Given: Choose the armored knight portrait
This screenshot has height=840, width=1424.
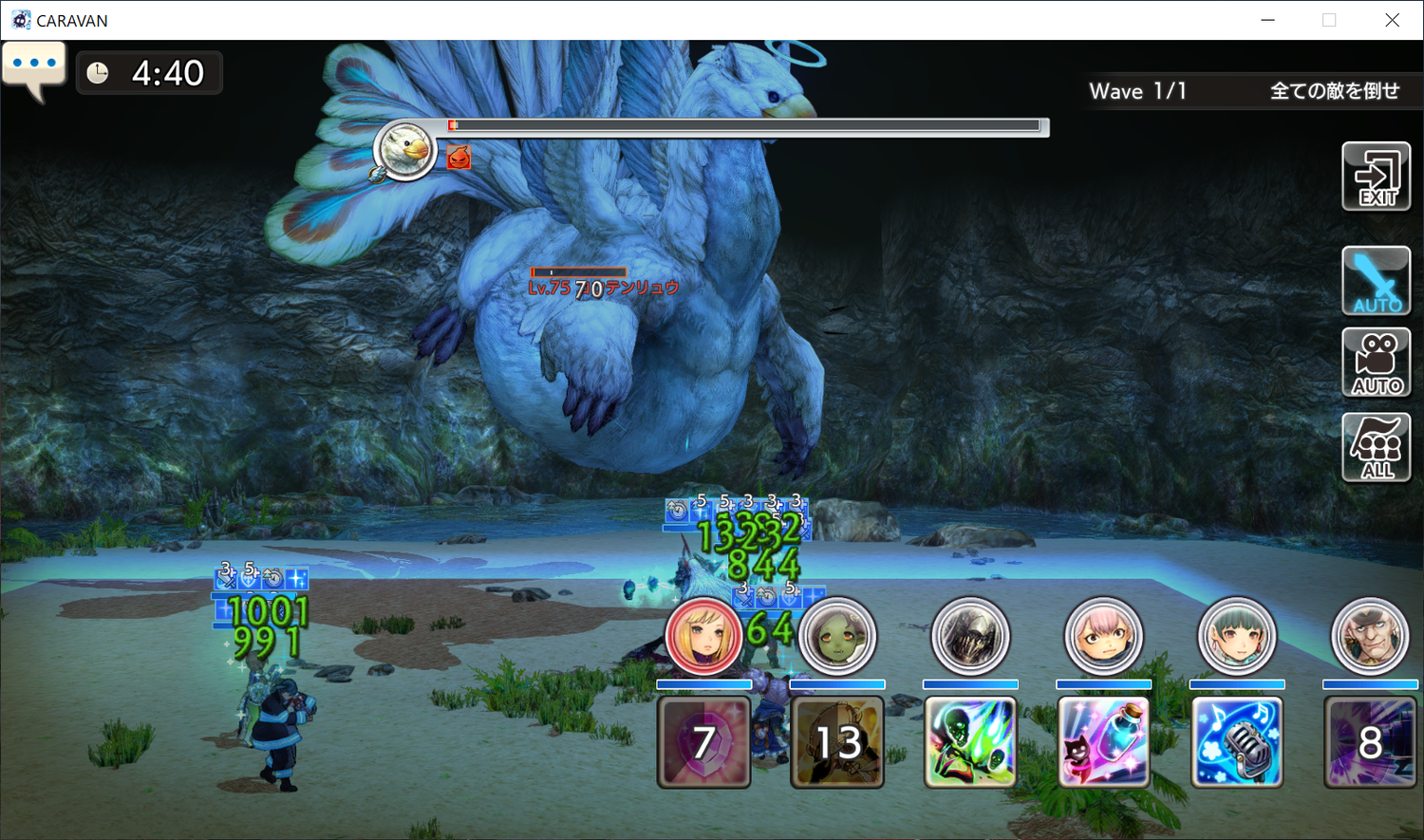Looking at the screenshot, I should tap(970, 636).
